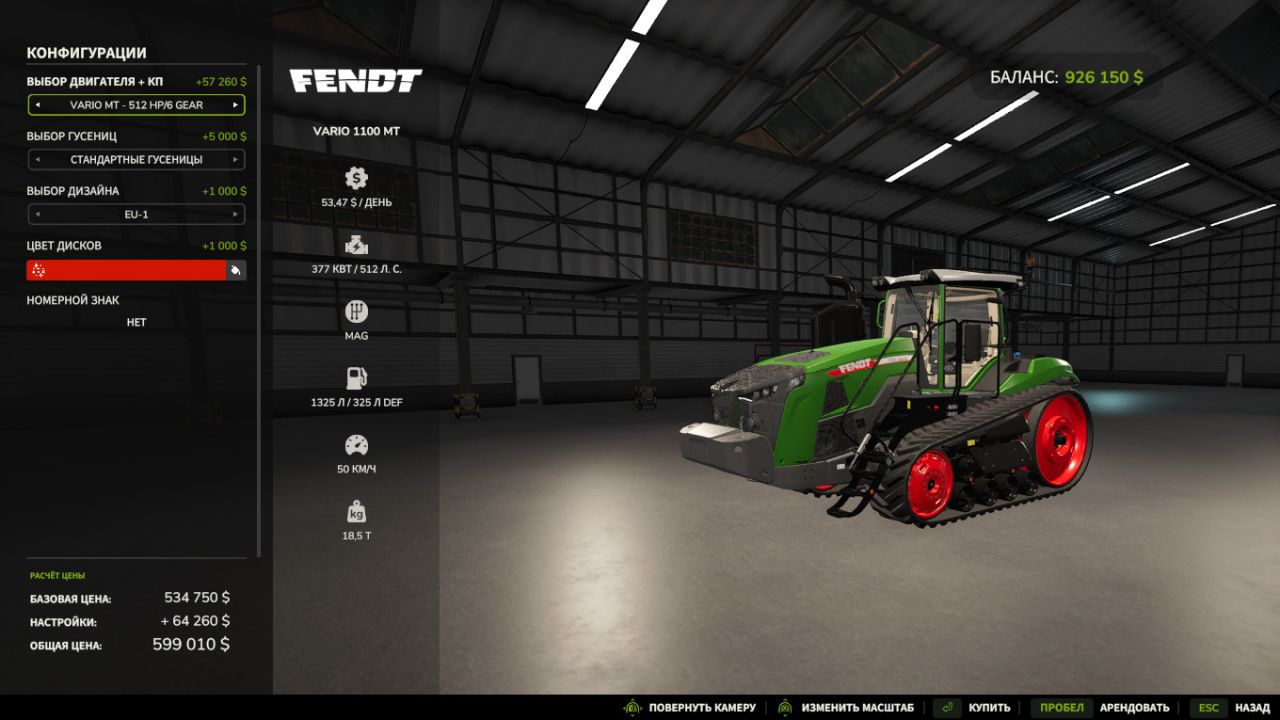1280x720 pixels.
Task: Toggle license plate option НЕТ
Action: [136, 322]
